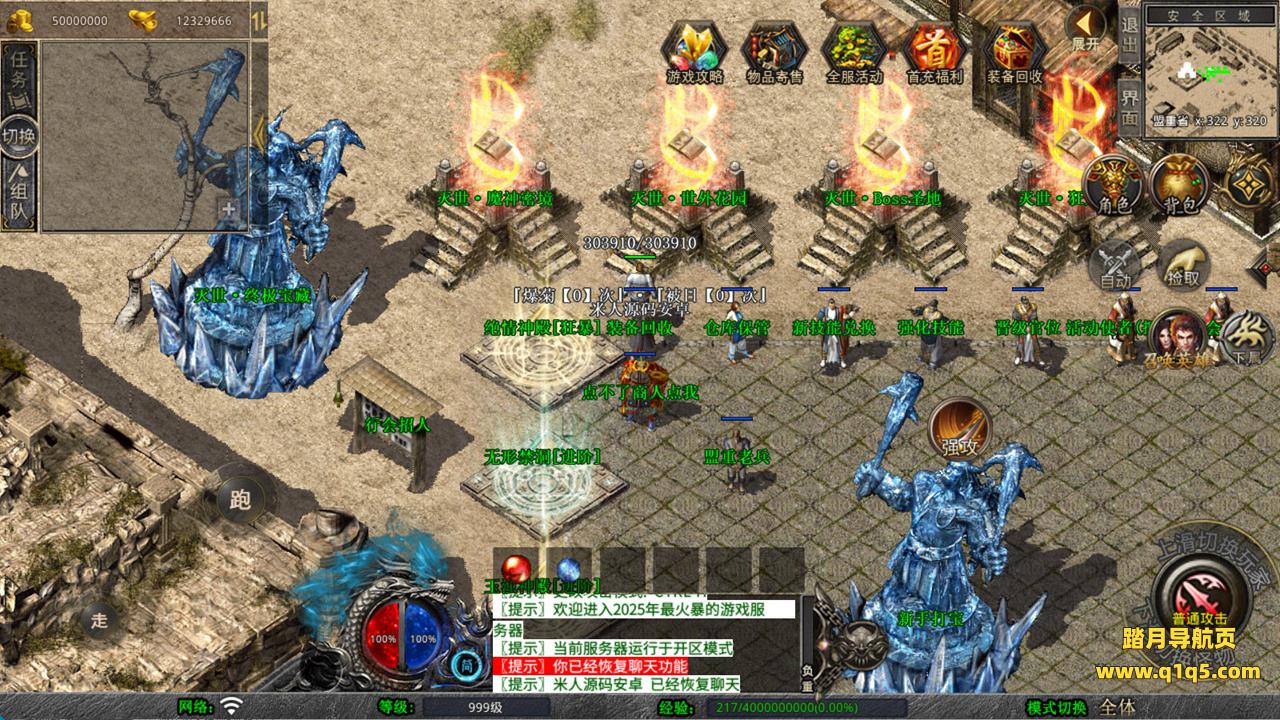Screen dimensions: 1280x720
Task: Open the 游戏攻略 game guide icon
Action: tap(695, 51)
